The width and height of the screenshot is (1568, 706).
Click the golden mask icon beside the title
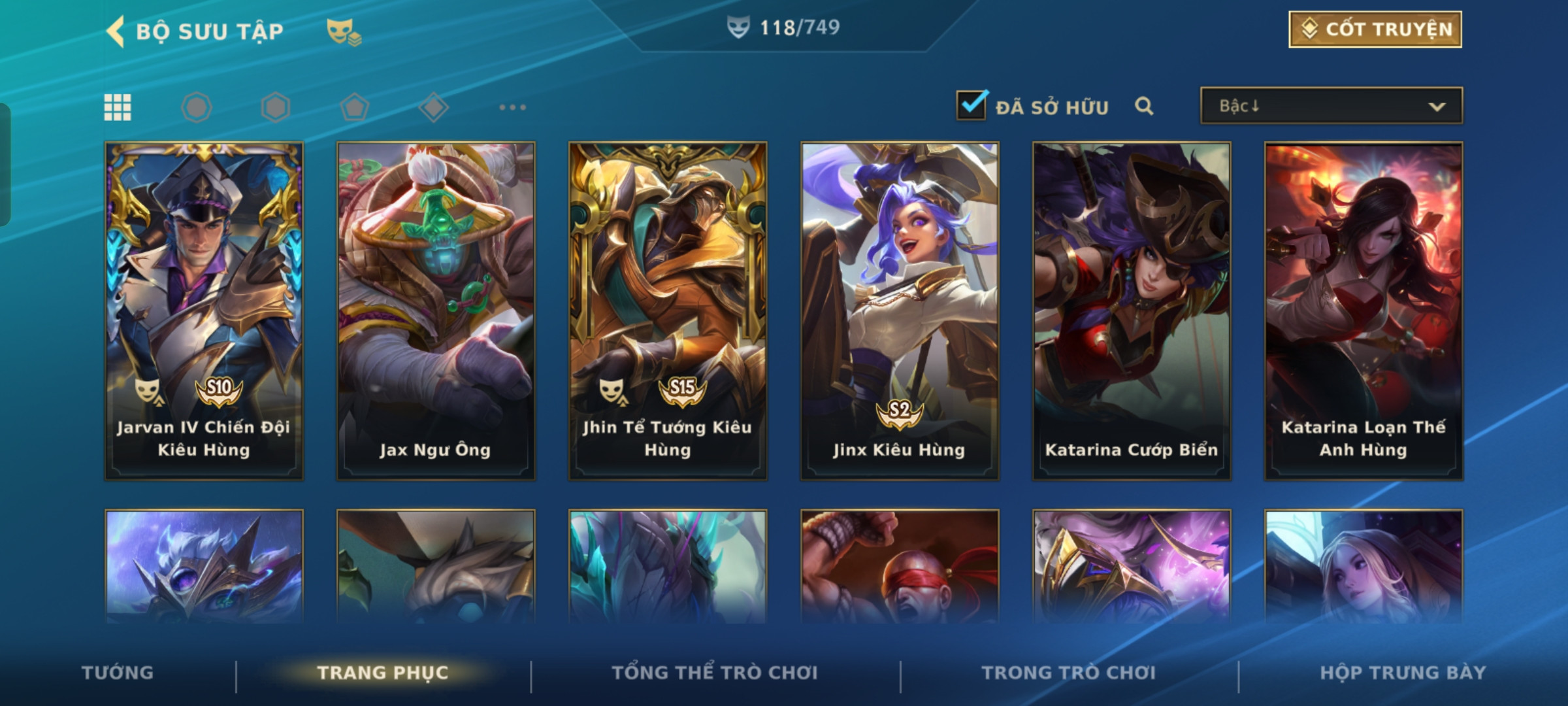click(343, 31)
